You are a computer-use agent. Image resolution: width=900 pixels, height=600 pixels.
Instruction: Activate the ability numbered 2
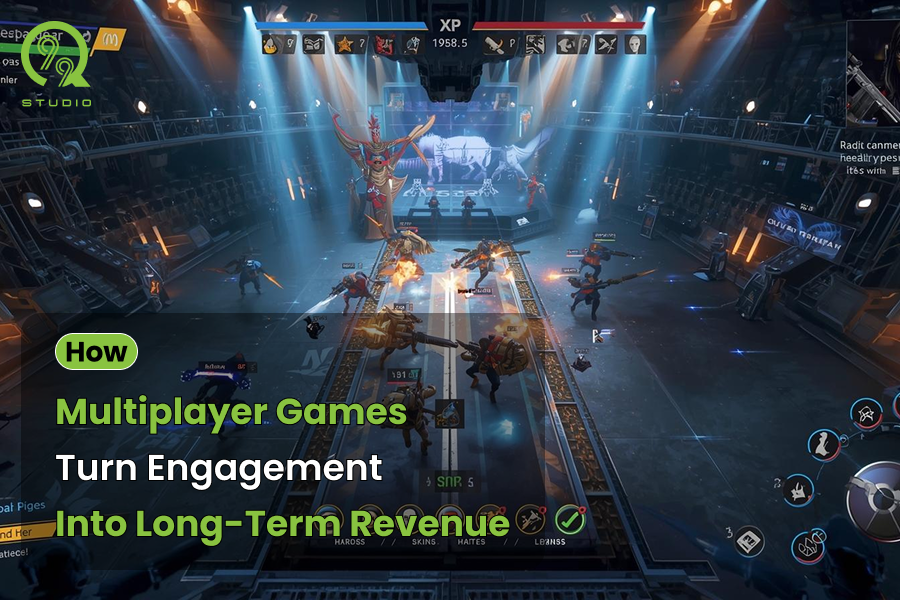pyautogui.click(x=798, y=491)
